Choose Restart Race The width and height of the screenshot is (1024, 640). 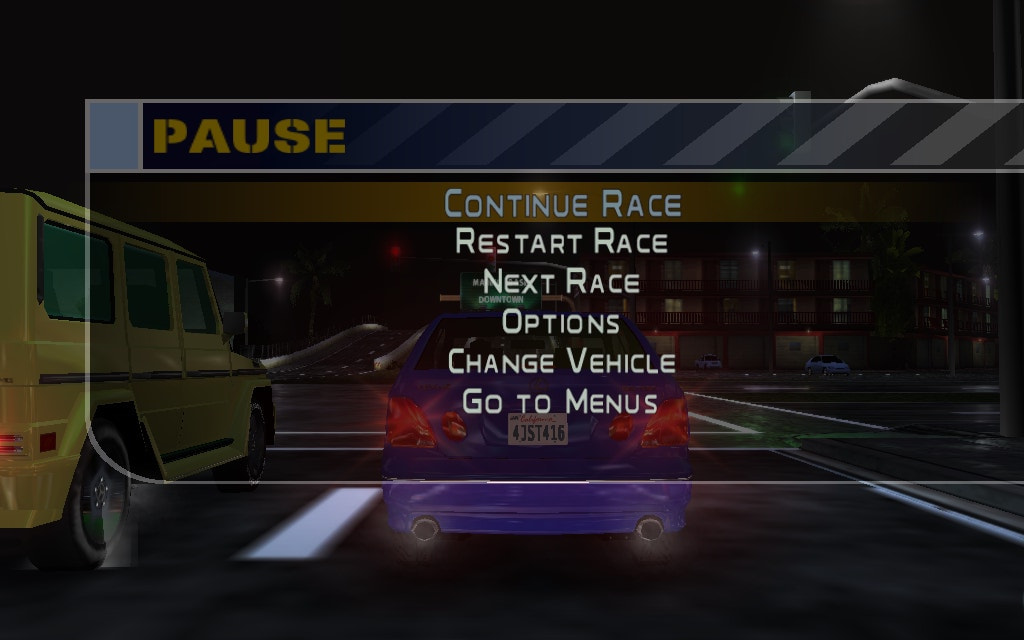point(562,242)
